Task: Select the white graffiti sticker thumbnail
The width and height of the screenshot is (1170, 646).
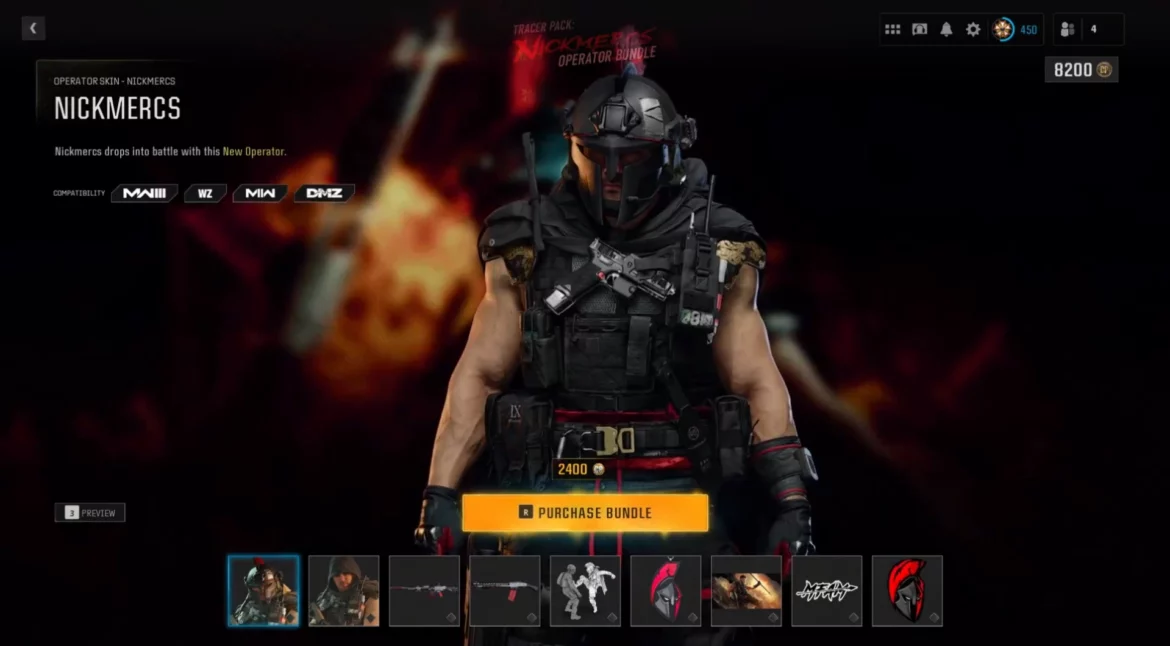Action: (827, 591)
